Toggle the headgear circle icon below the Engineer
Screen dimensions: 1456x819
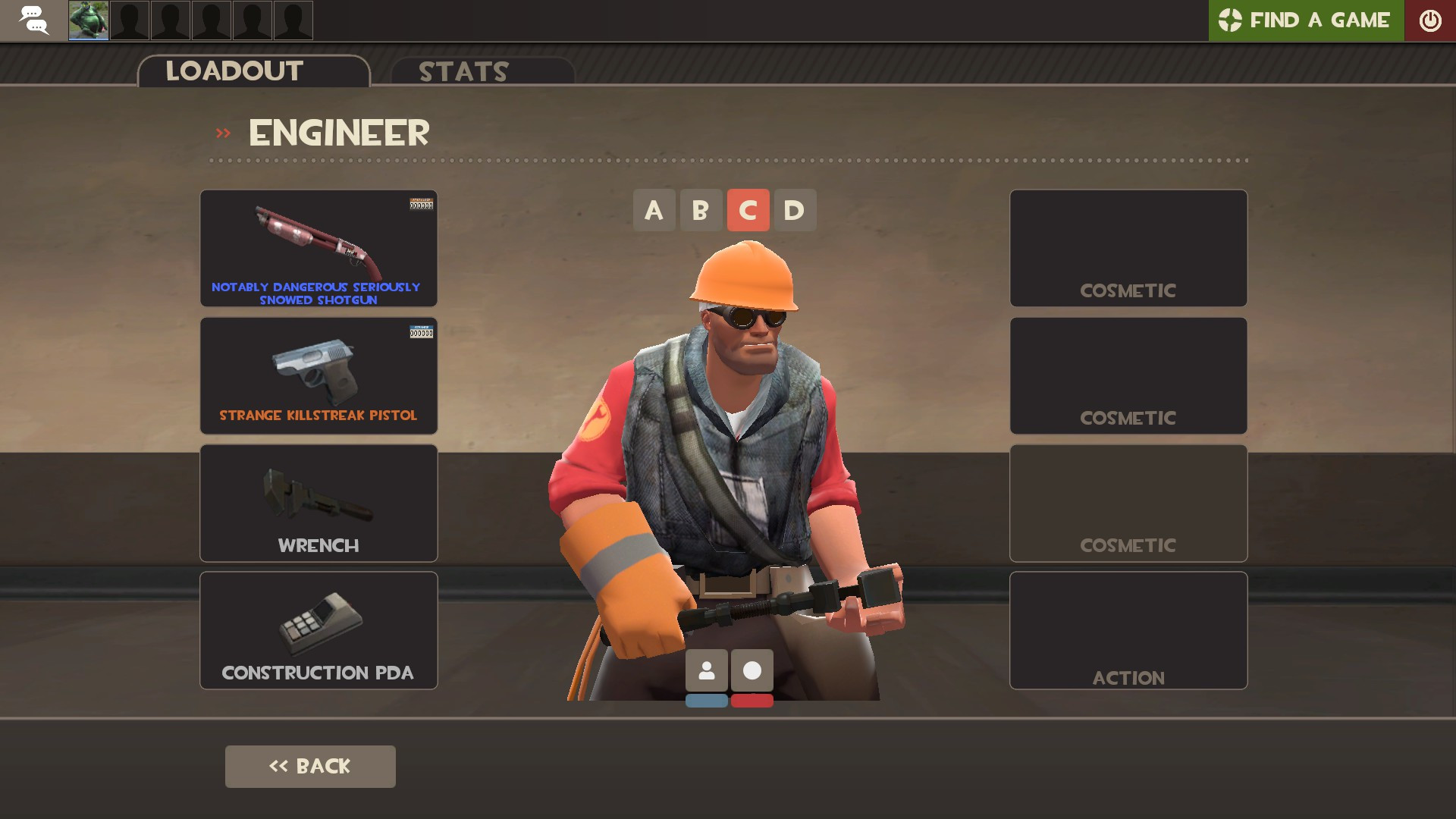pyautogui.click(x=752, y=670)
